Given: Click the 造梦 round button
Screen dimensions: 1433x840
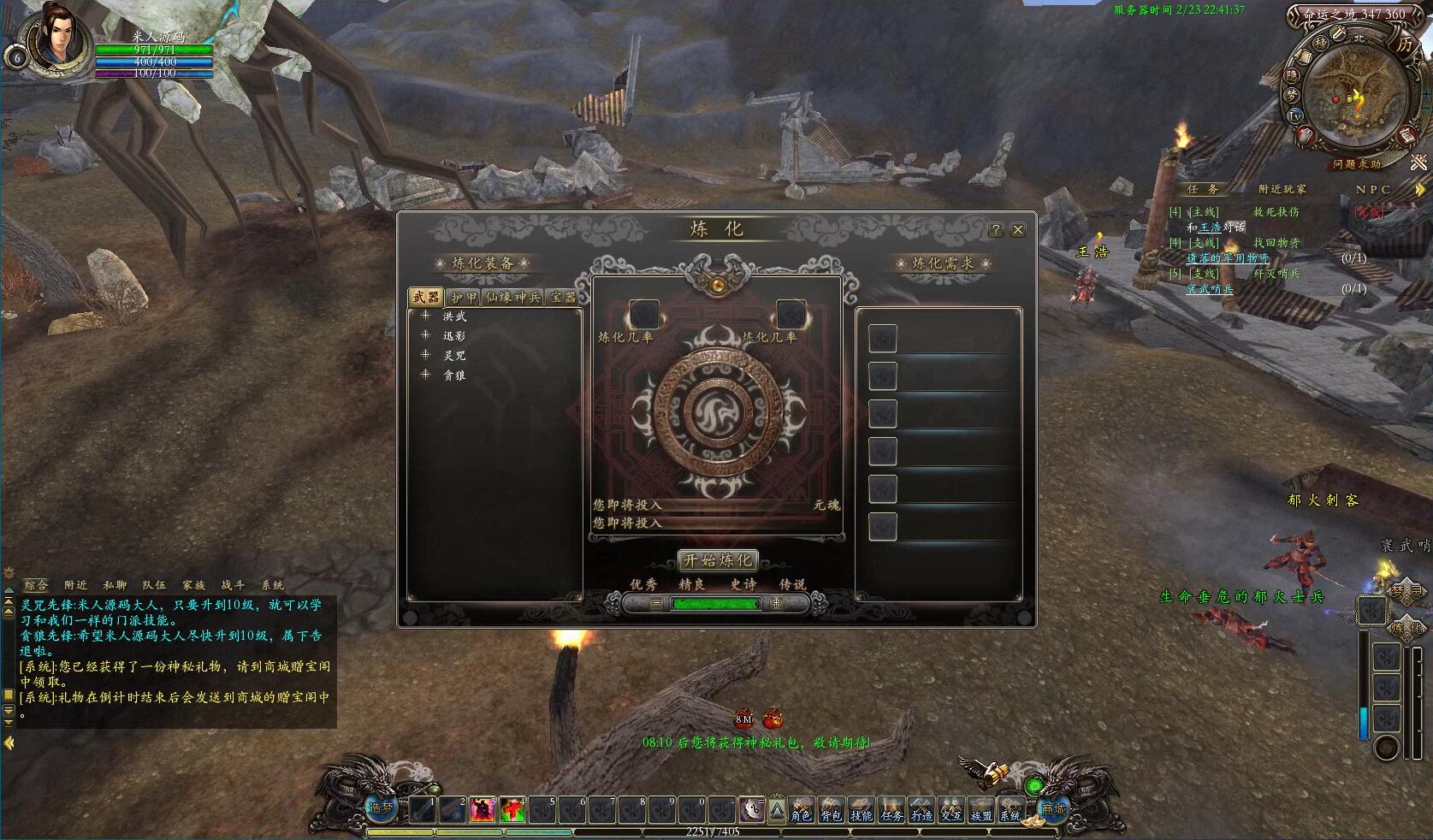Looking at the screenshot, I should 381,807.
